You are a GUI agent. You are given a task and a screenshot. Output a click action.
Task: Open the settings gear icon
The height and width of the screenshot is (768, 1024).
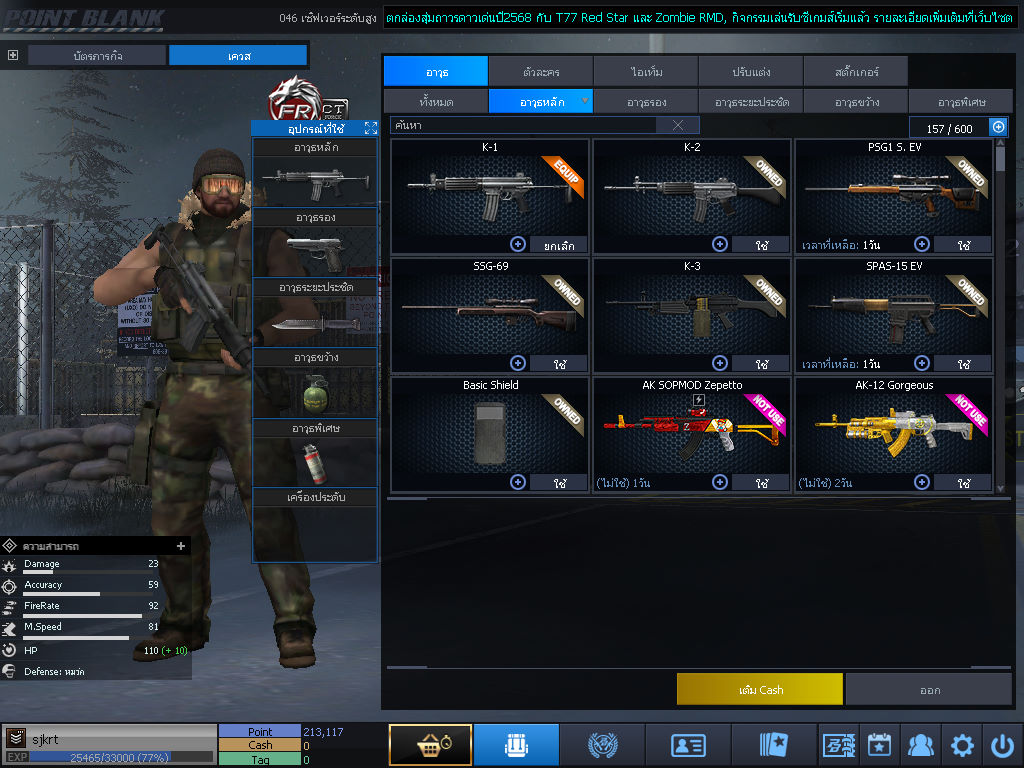point(962,745)
